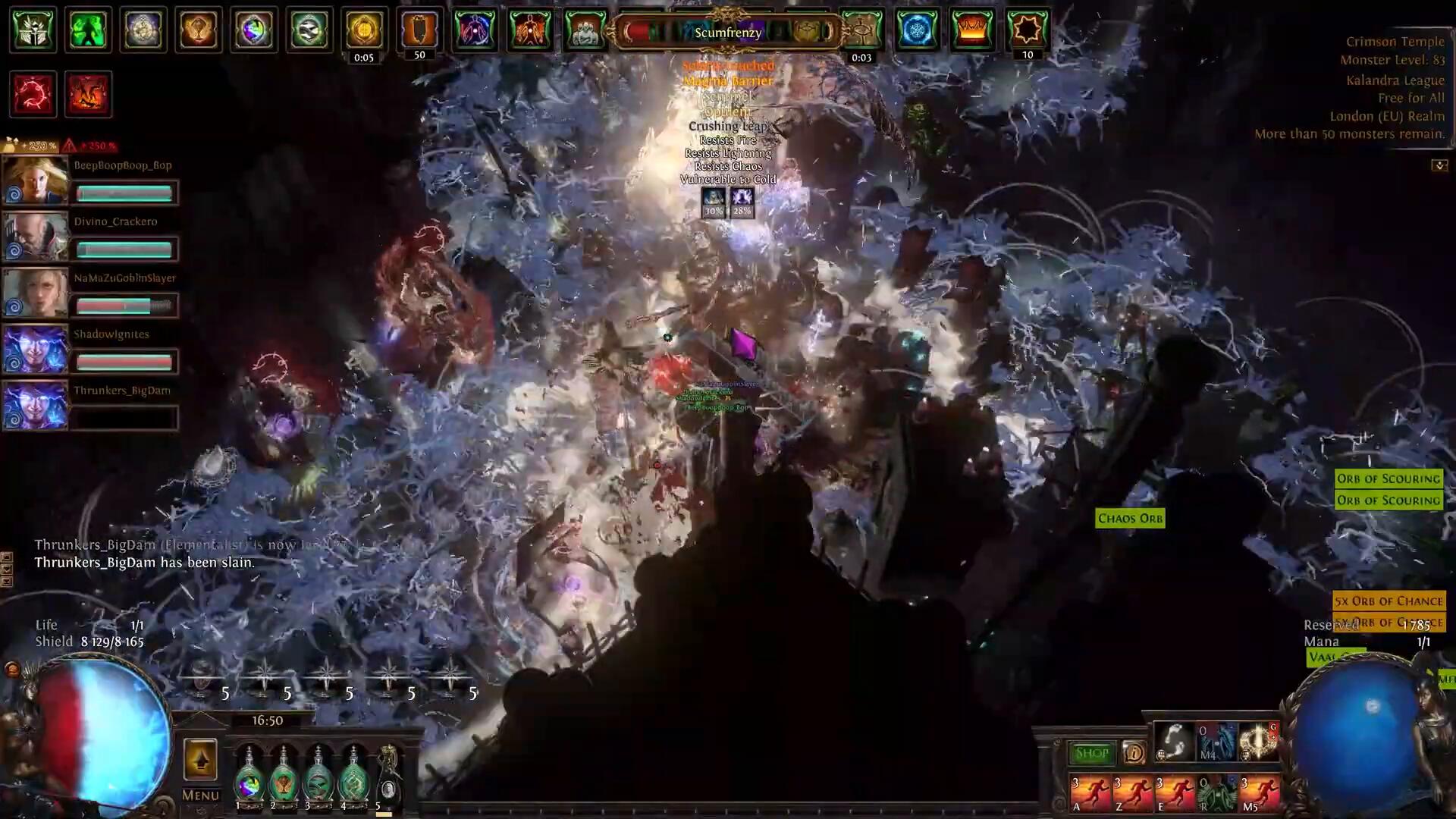Select BeepBoopBoop_Bop's party portrait
This screenshot has width=1456, height=819.
tap(35, 180)
